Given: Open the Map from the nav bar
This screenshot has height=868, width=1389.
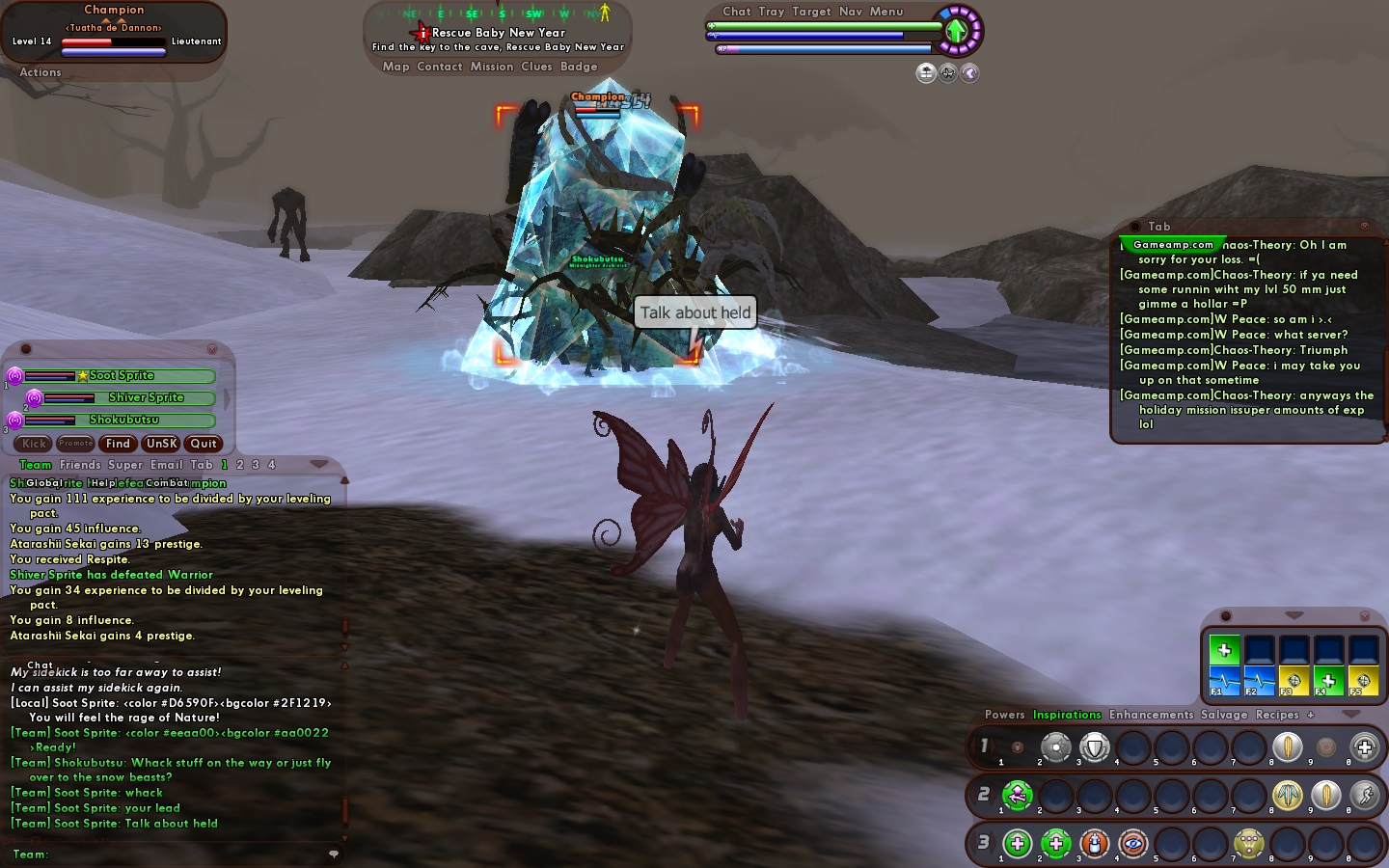Looking at the screenshot, I should (395, 67).
